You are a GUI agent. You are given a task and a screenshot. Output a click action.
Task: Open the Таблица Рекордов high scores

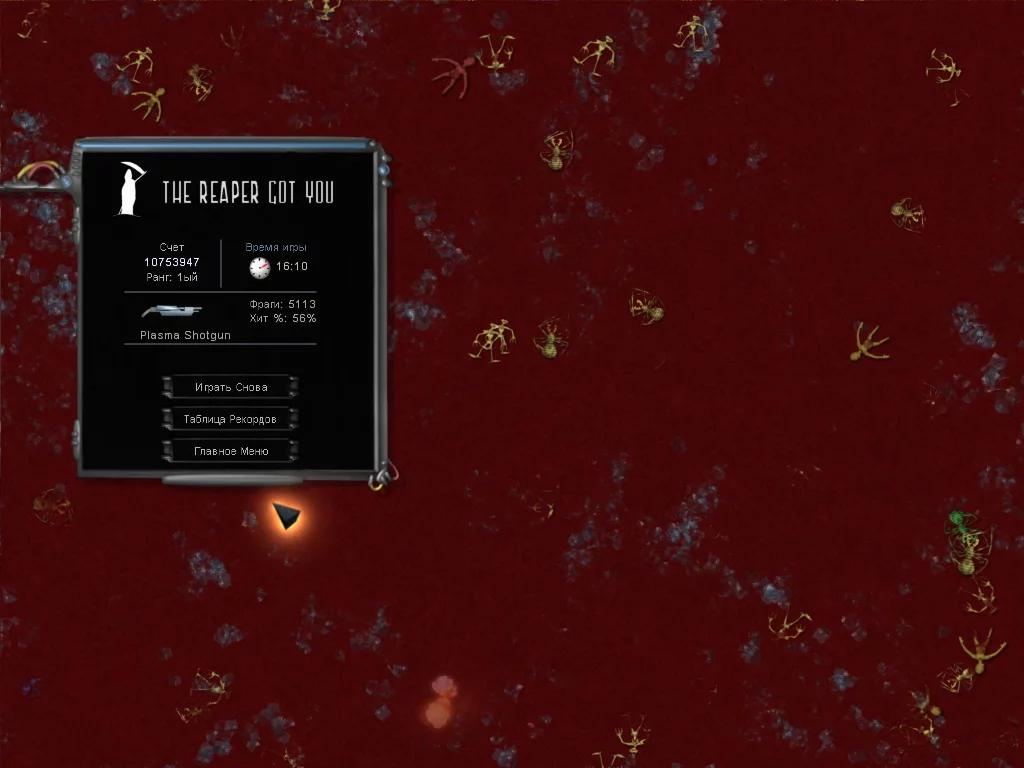[230, 419]
